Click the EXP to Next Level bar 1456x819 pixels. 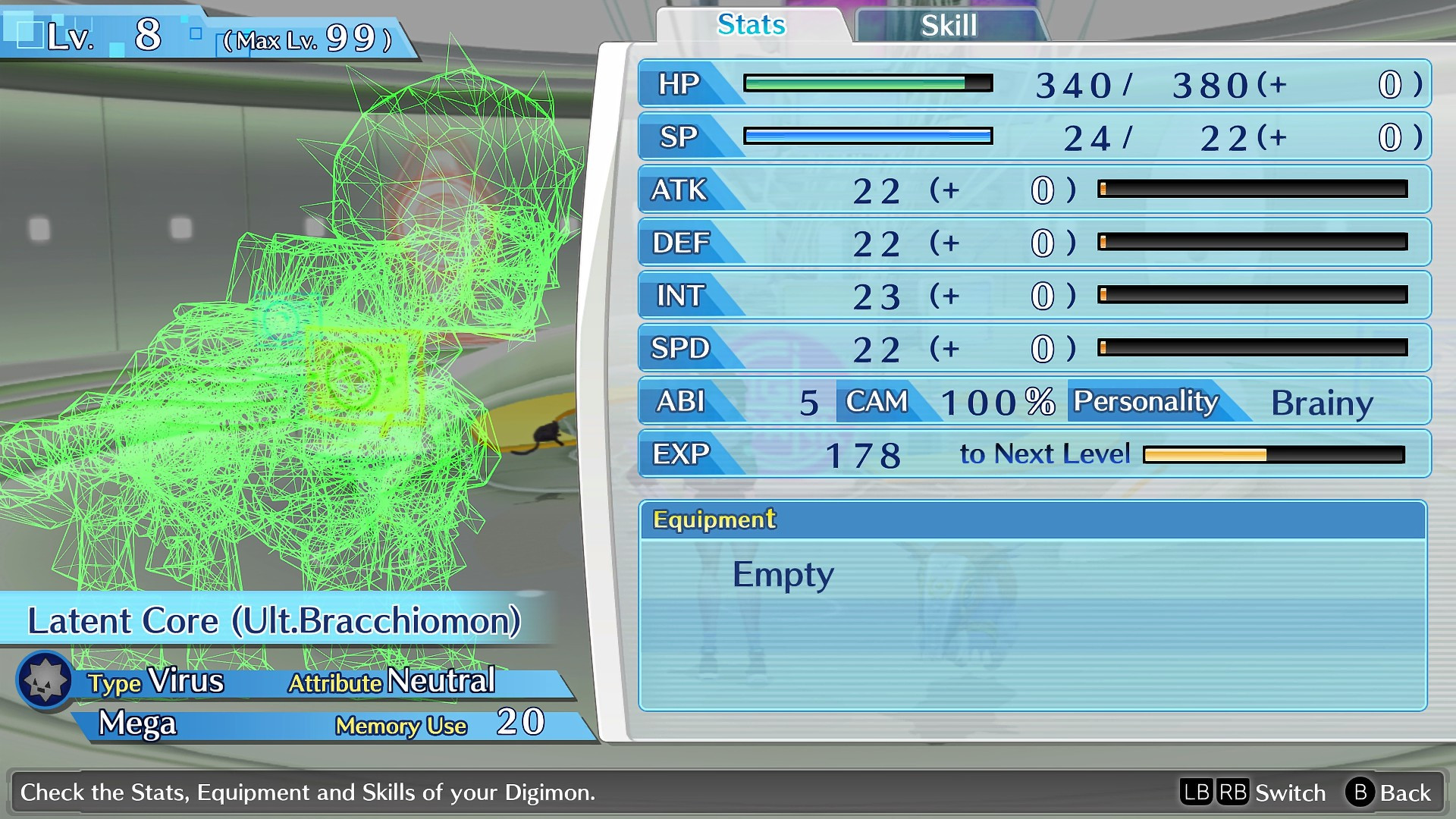click(x=1274, y=455)
